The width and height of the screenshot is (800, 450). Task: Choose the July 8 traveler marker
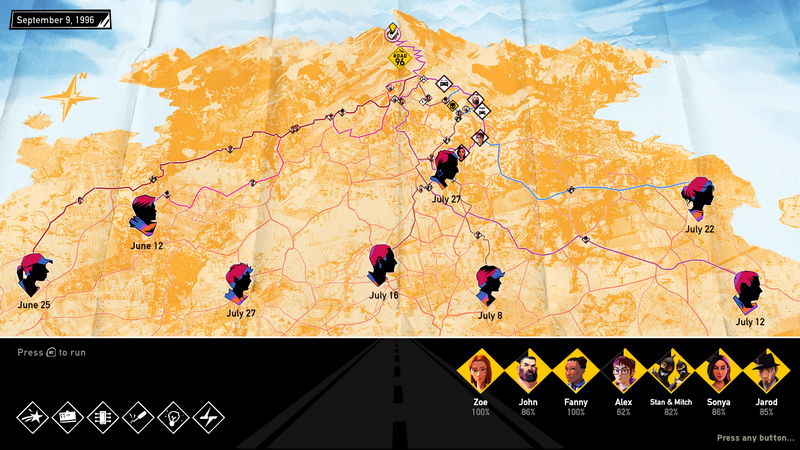coord(490,286)
